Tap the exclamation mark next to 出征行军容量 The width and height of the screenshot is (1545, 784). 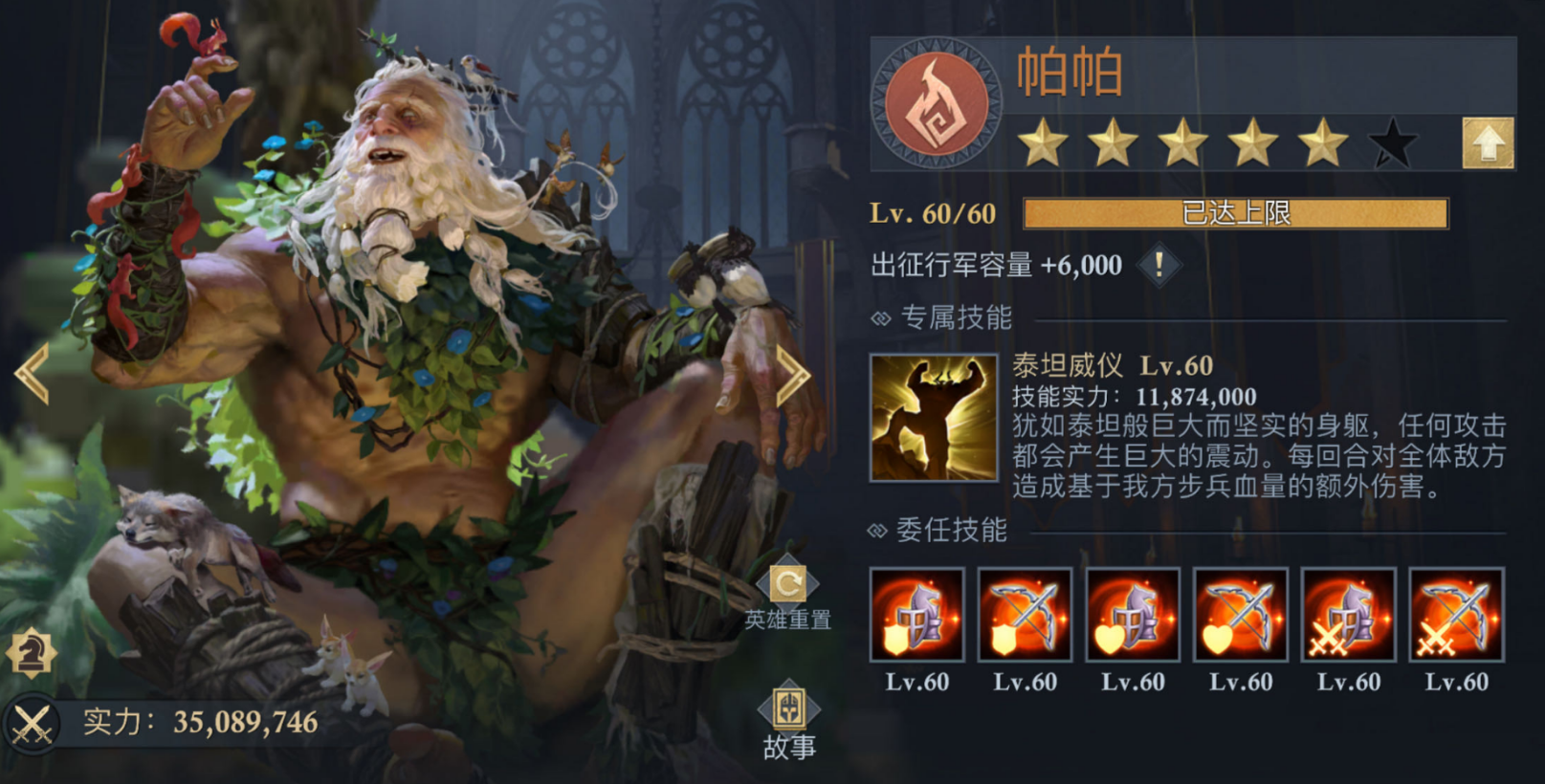(x=1159, y=266)
